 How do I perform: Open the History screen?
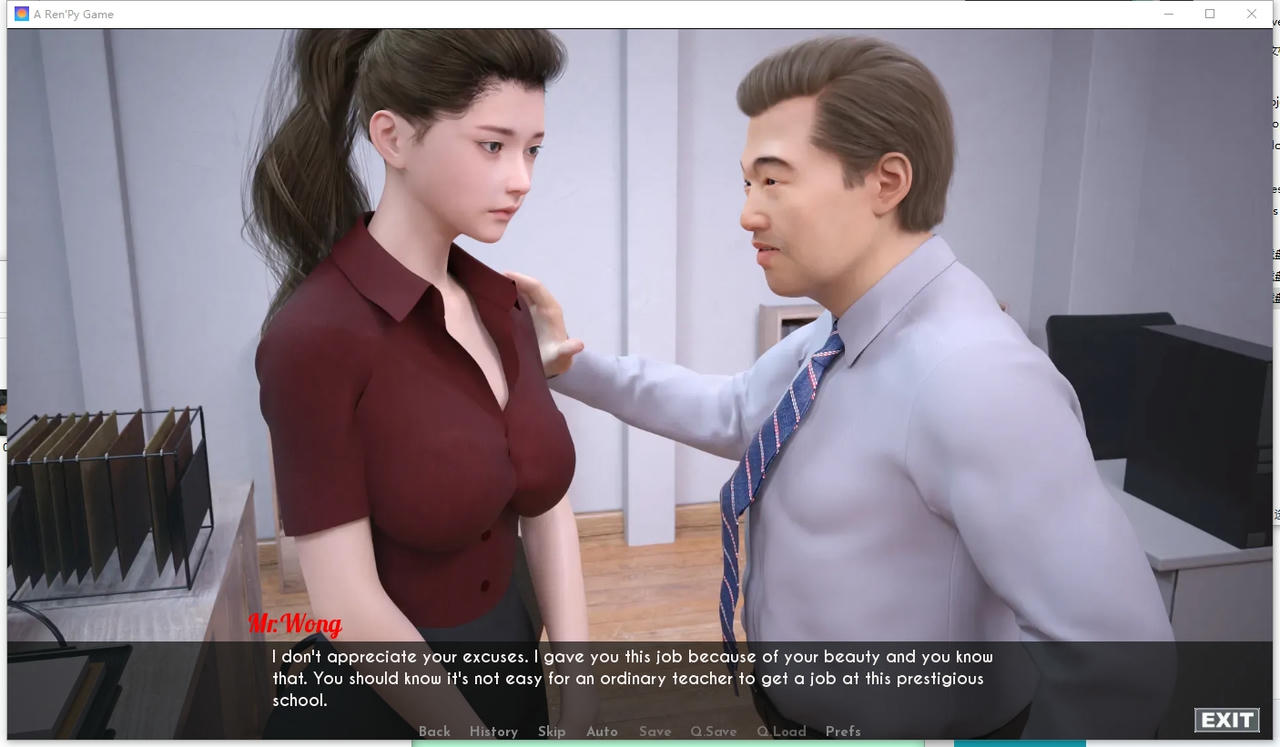pos(493,731)
